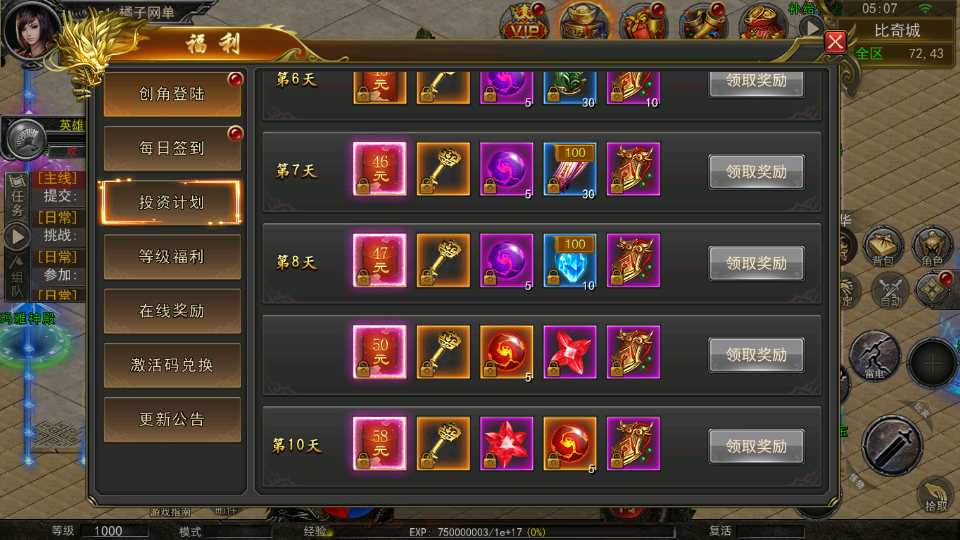Claim the 第10天 day reward
The image size is (960, 540).
(x=756, y=446)
